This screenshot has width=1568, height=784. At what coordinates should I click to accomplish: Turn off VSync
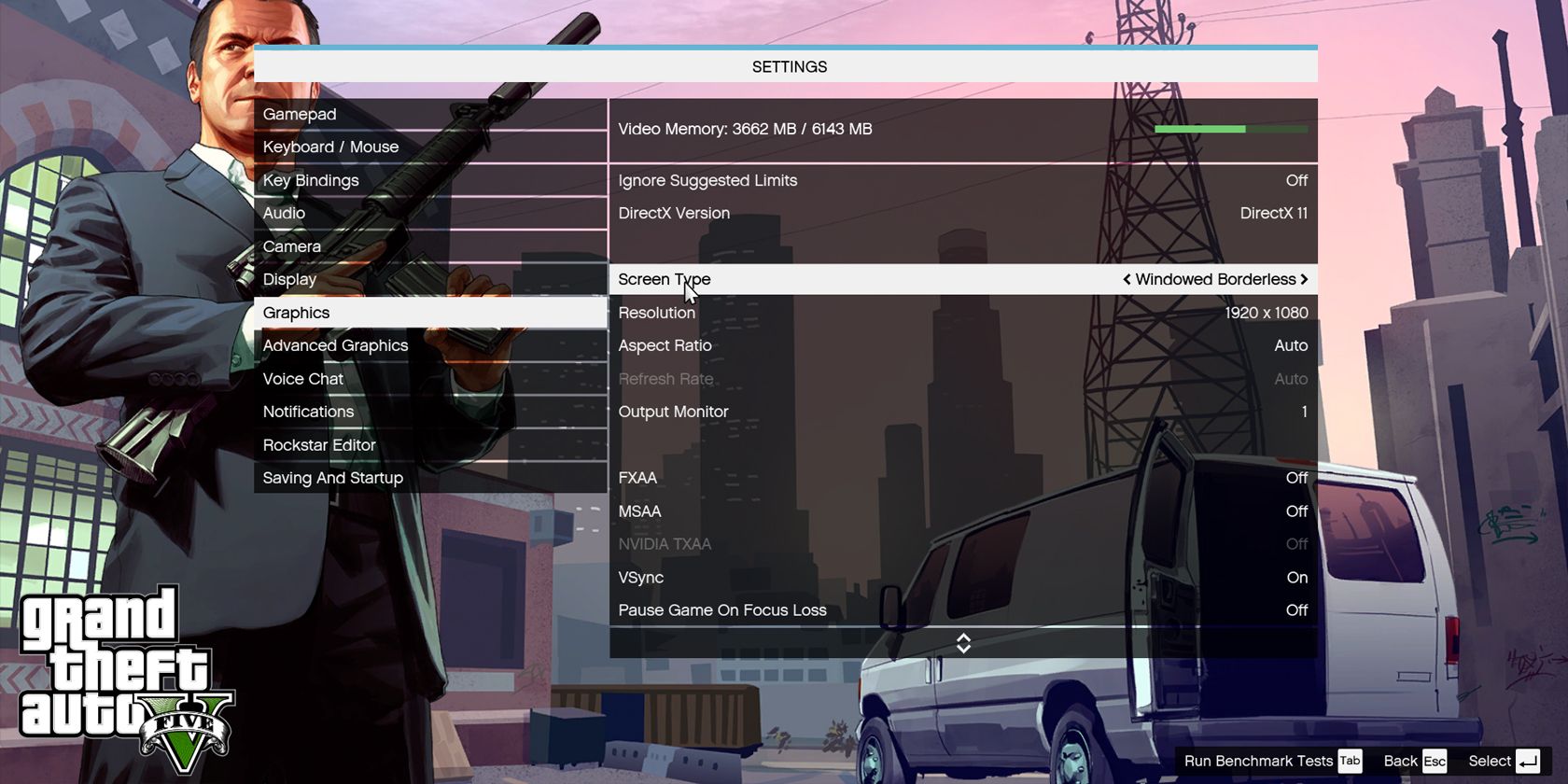[x=961, y=577]
